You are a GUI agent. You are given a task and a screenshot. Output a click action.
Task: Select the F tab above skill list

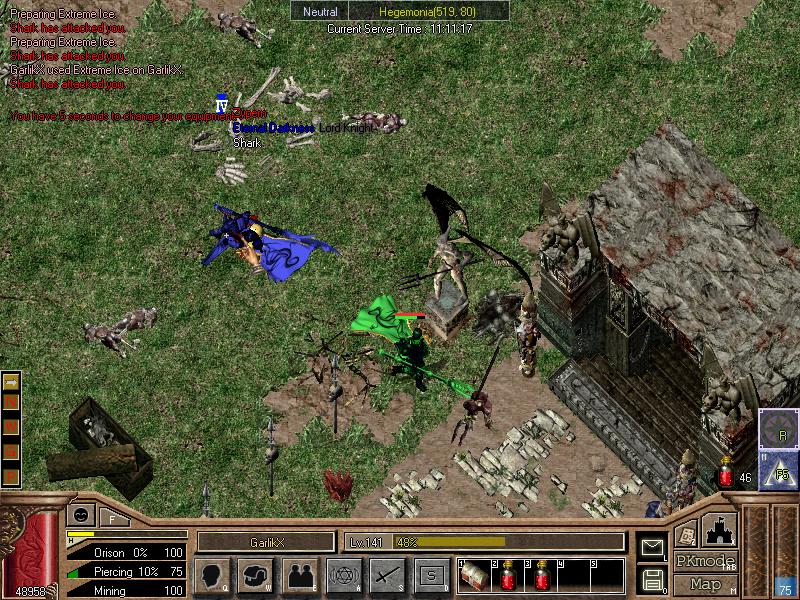pyautogui.click(x=113, y=519)
